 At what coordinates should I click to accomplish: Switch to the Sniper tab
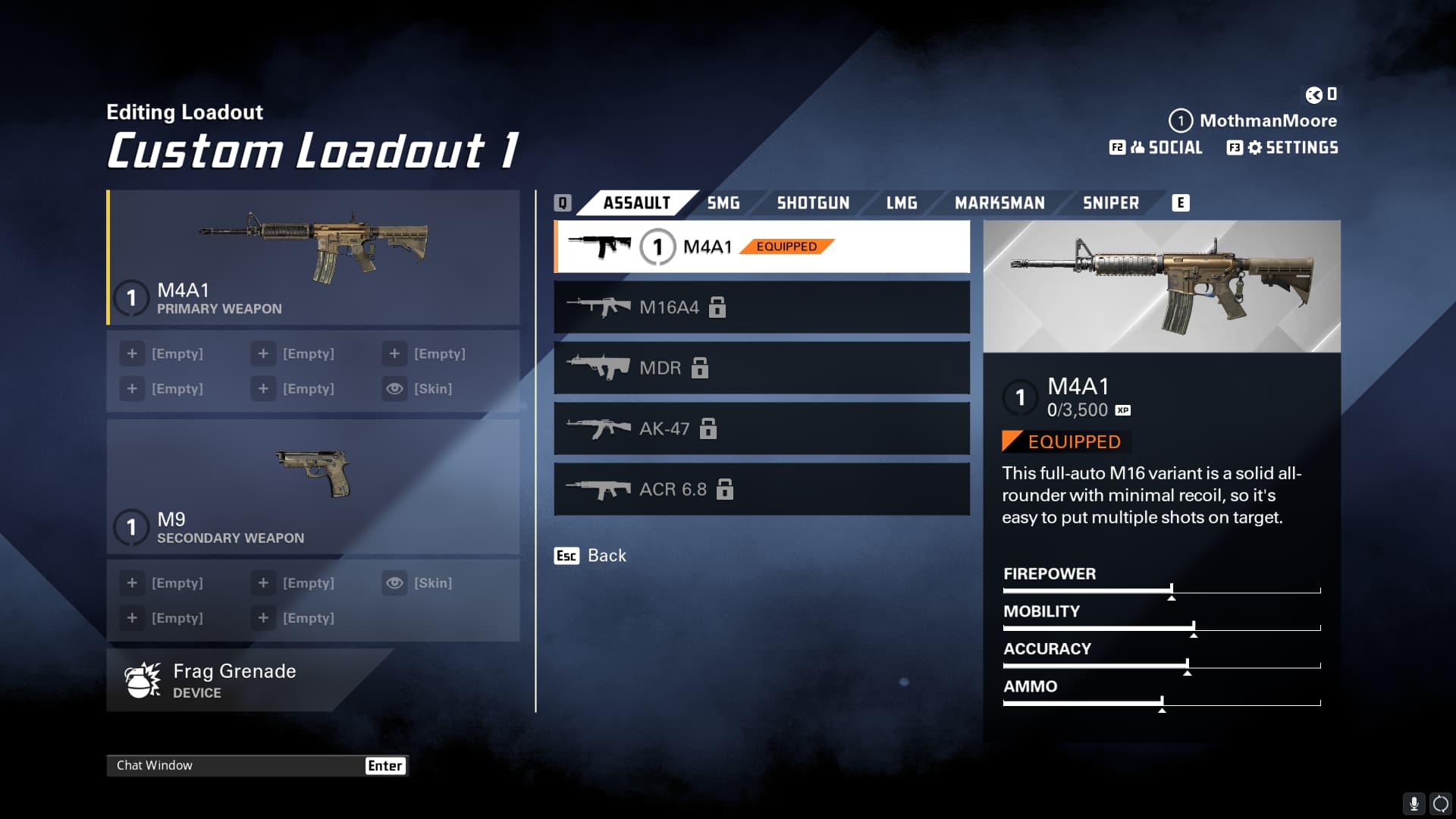1110,203
